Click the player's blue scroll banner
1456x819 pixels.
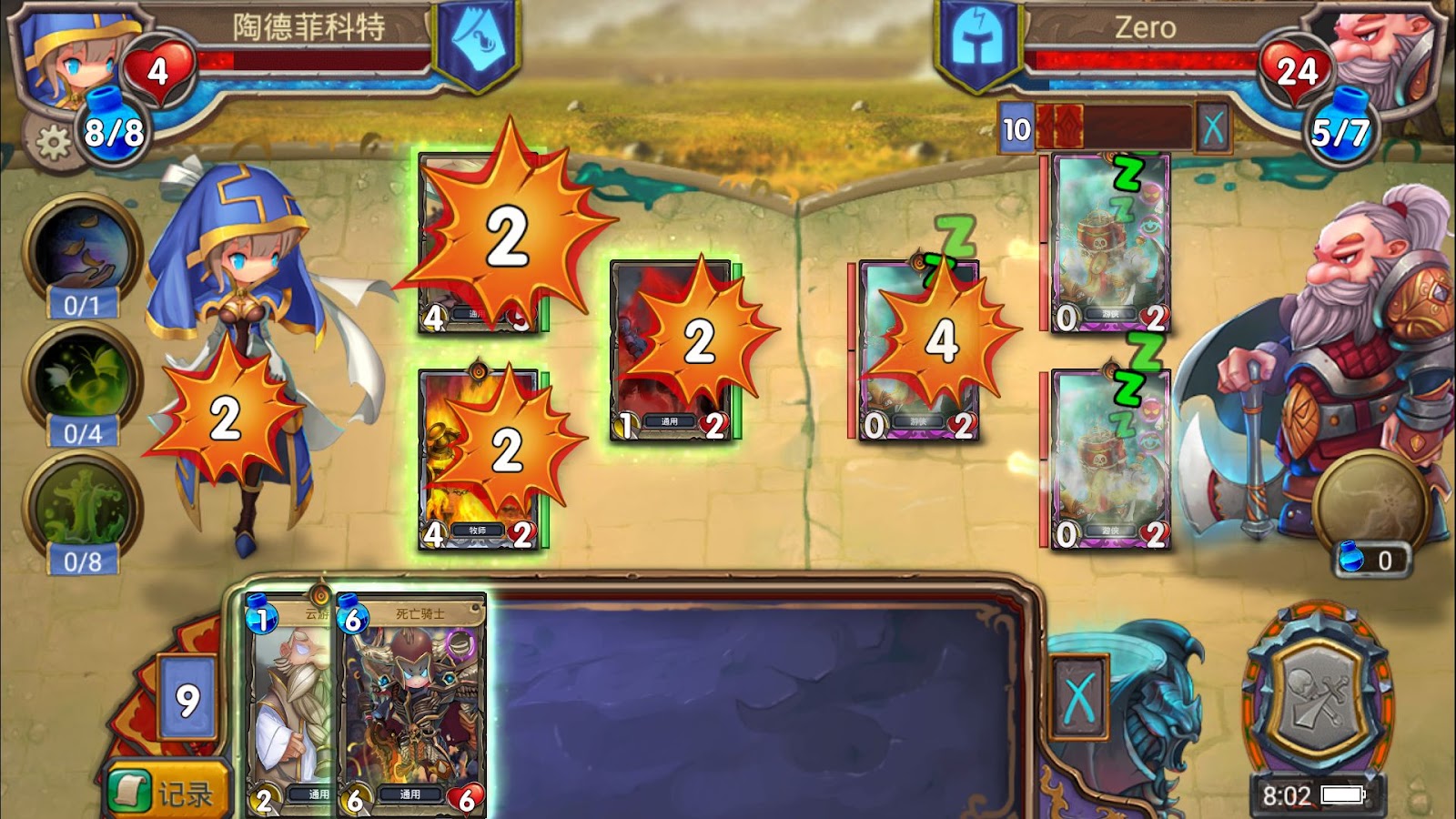[x=478, y=44]
